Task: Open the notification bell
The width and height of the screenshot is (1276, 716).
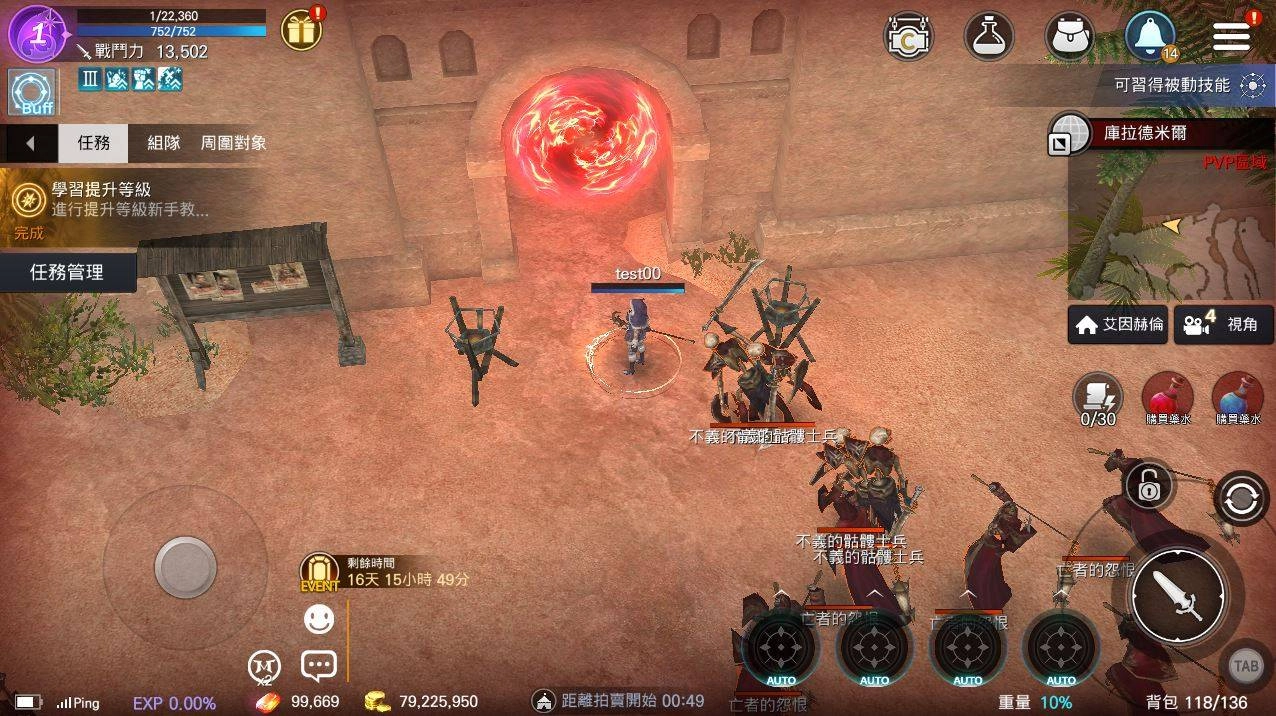Action: tap(1150, 36)
